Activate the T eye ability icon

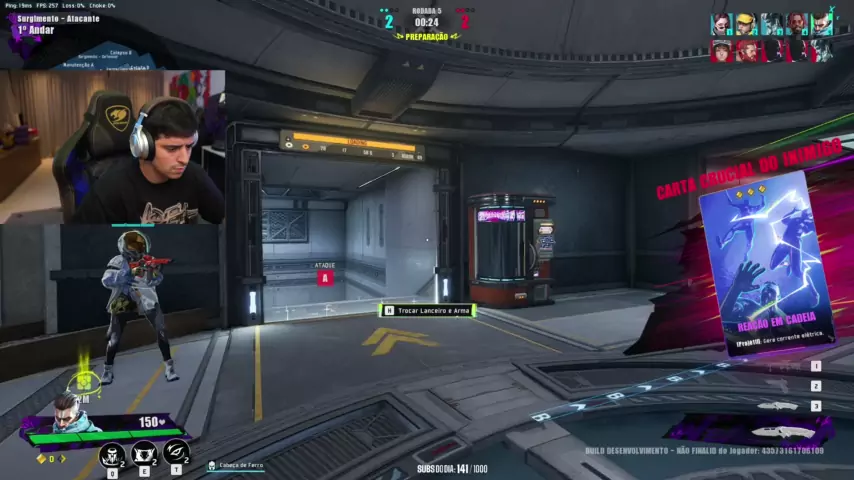176,453
